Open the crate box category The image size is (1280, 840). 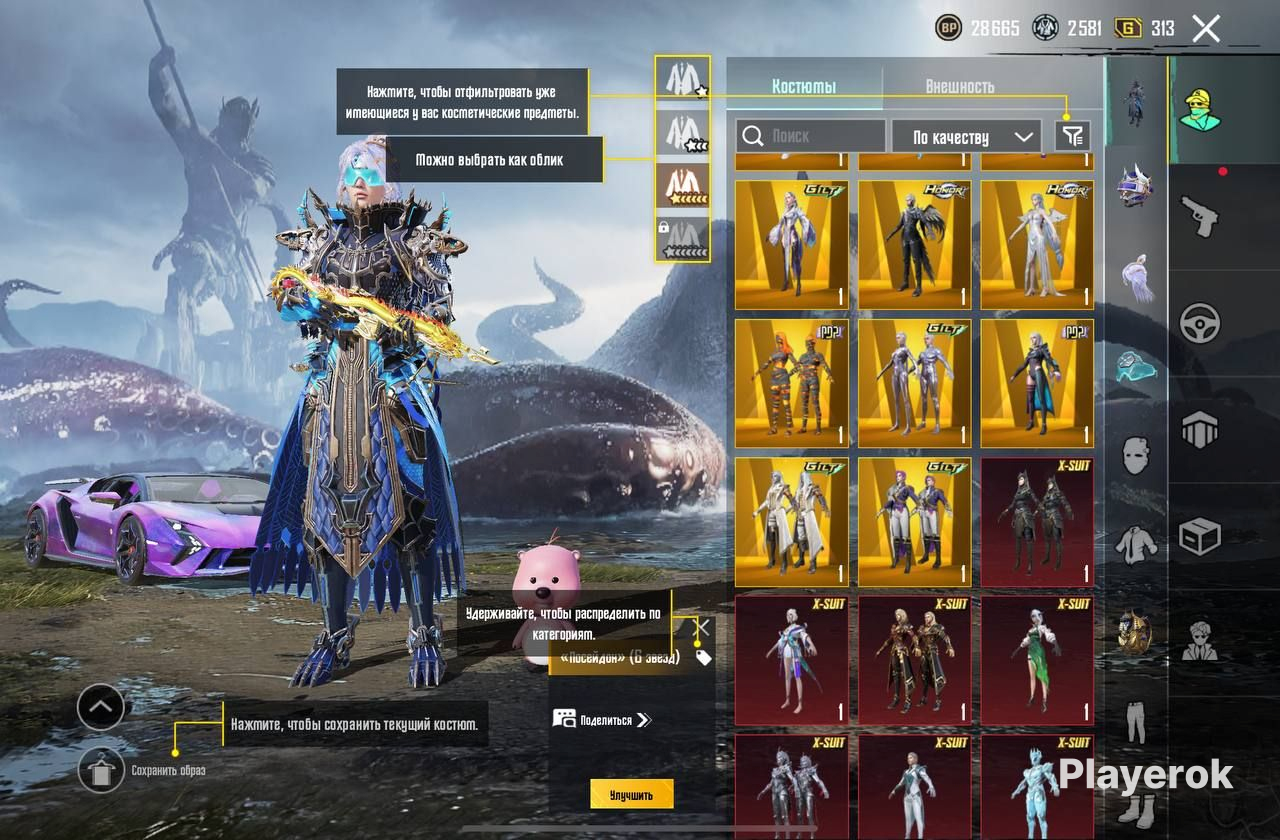click(1199, 537)
